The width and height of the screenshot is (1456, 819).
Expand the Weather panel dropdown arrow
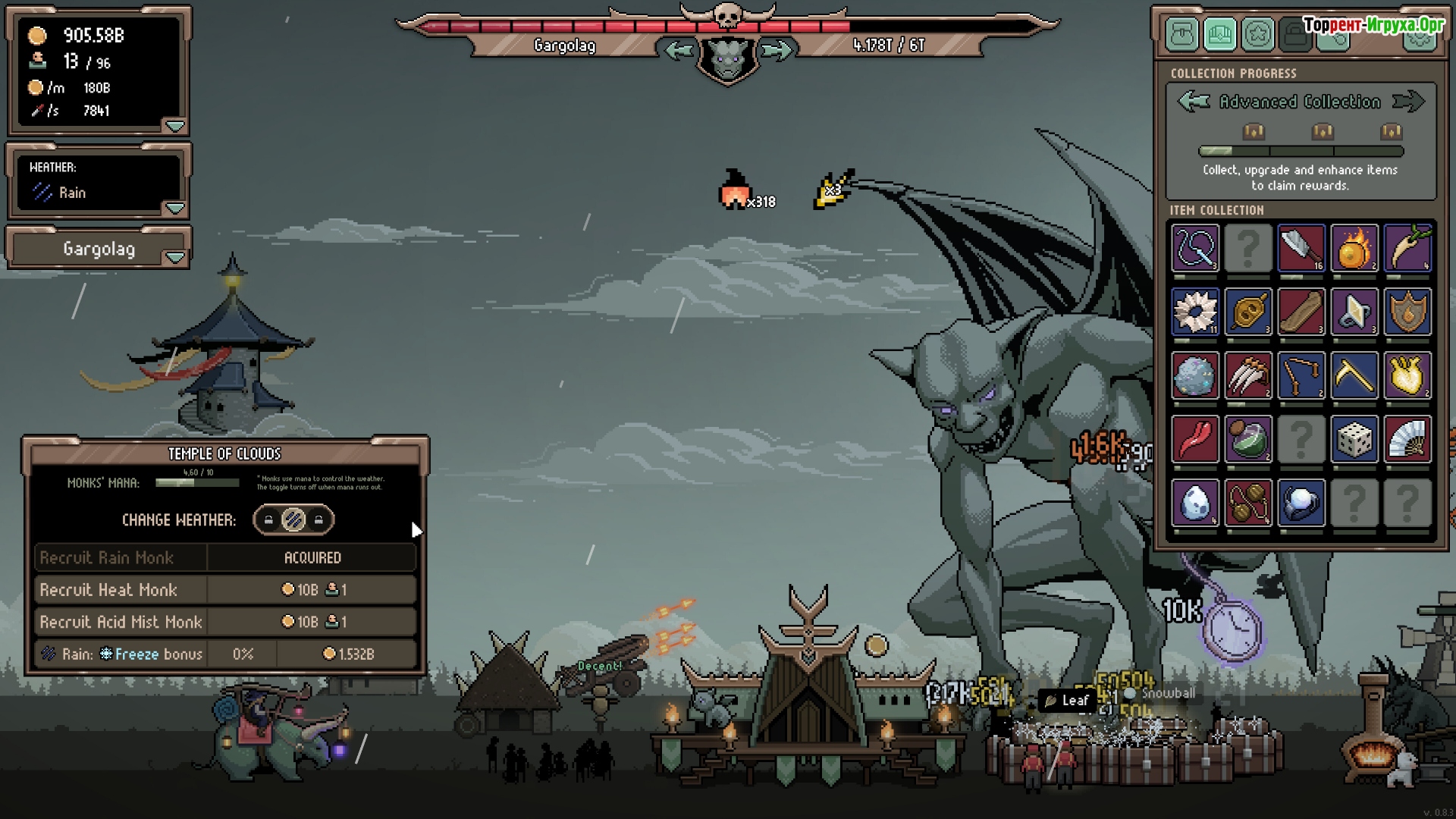click(x=175, y=208)
